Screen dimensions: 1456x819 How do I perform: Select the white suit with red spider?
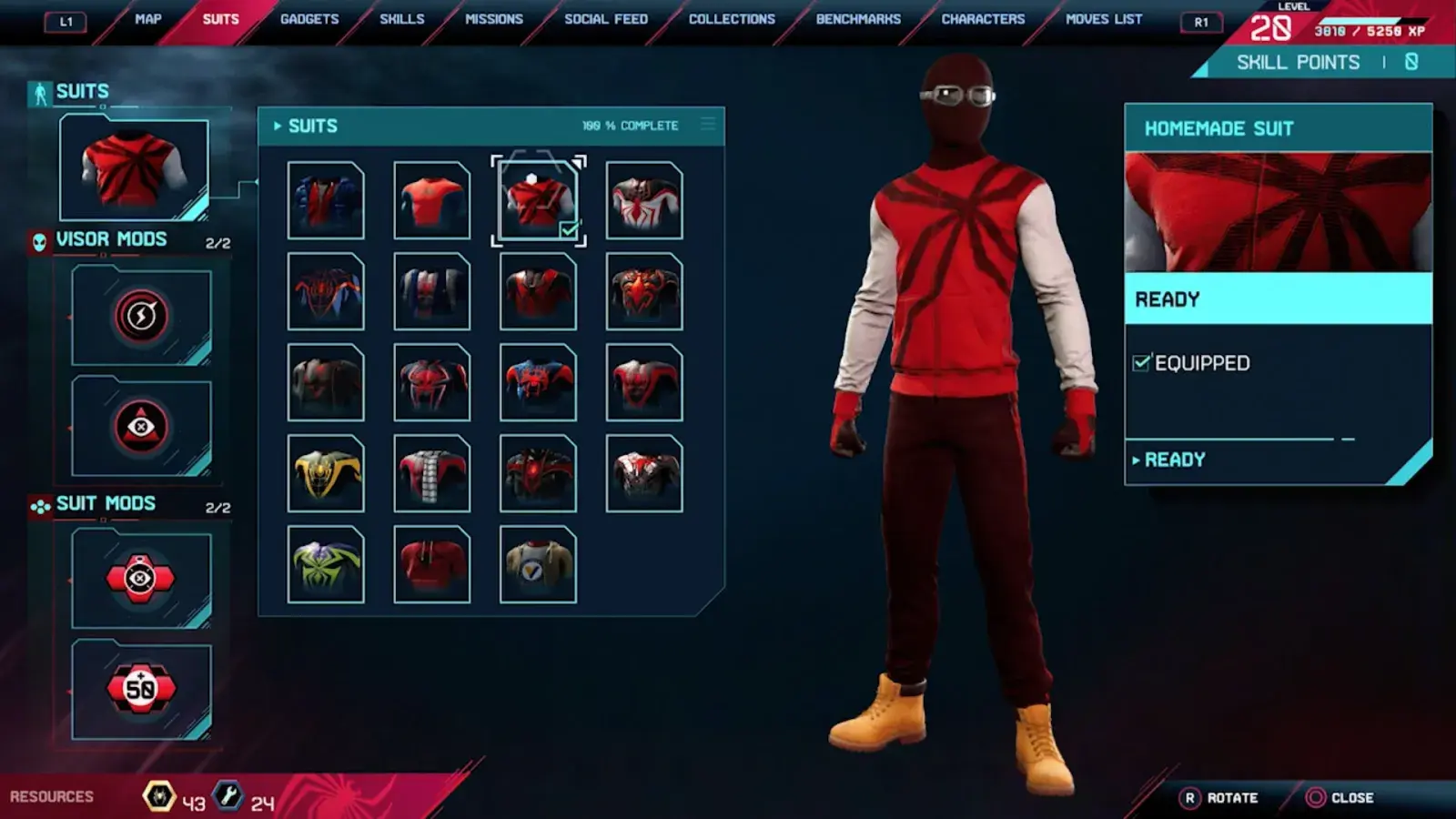[644, 201]
